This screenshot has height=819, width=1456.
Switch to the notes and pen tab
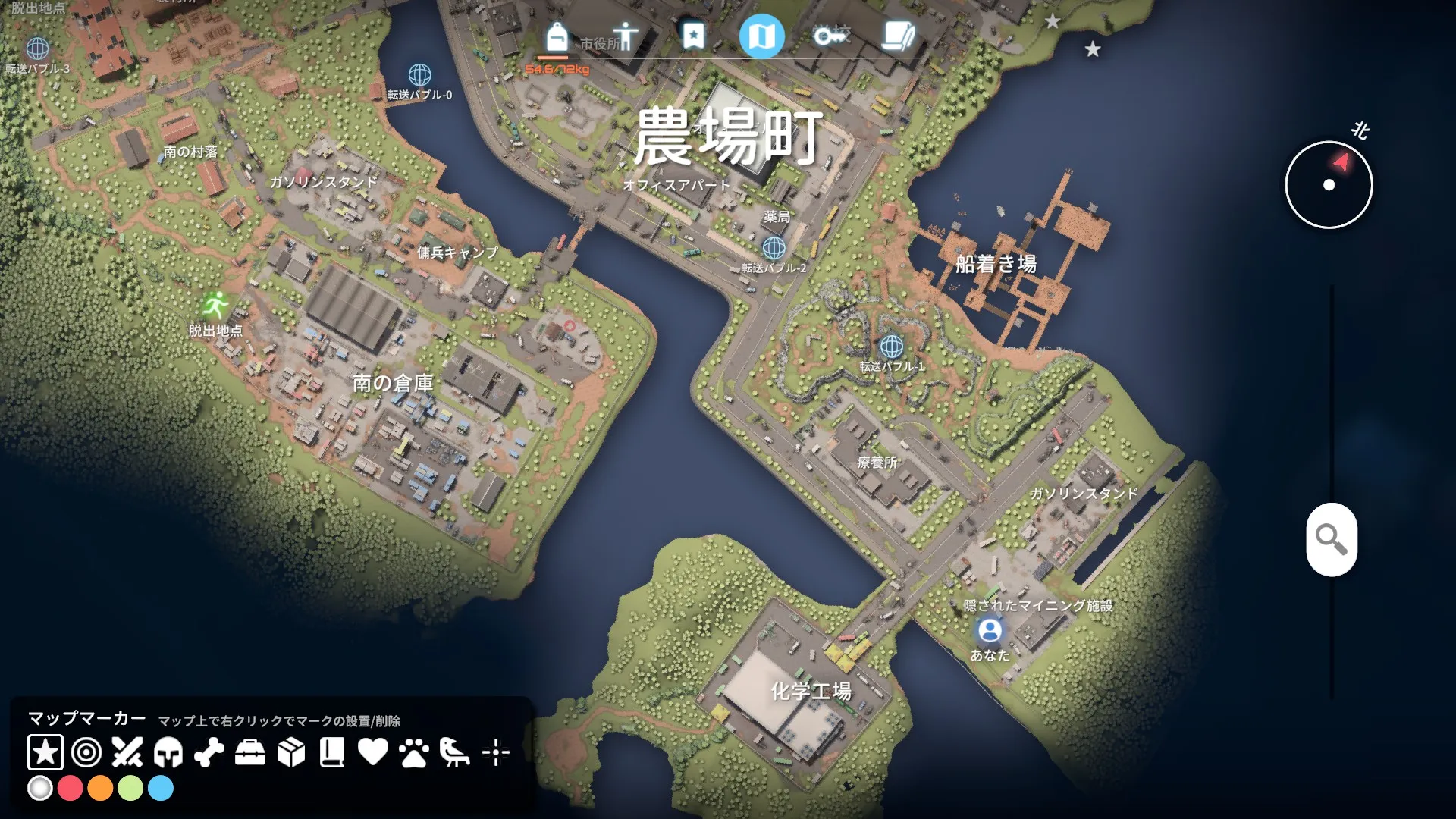[898, 36]
